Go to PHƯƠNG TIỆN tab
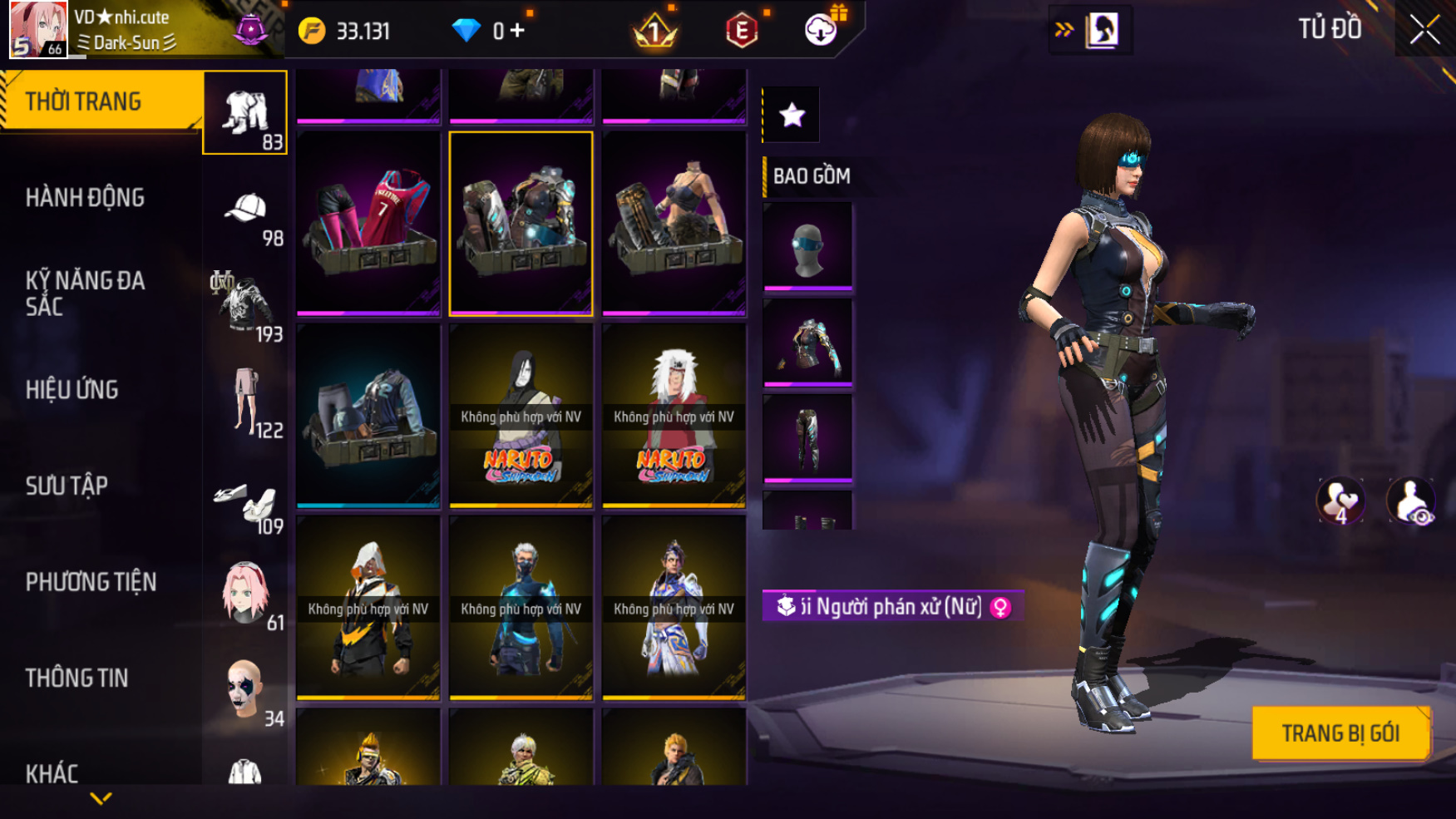This screenshot has height=819, width=1456. tap(91, 582)
